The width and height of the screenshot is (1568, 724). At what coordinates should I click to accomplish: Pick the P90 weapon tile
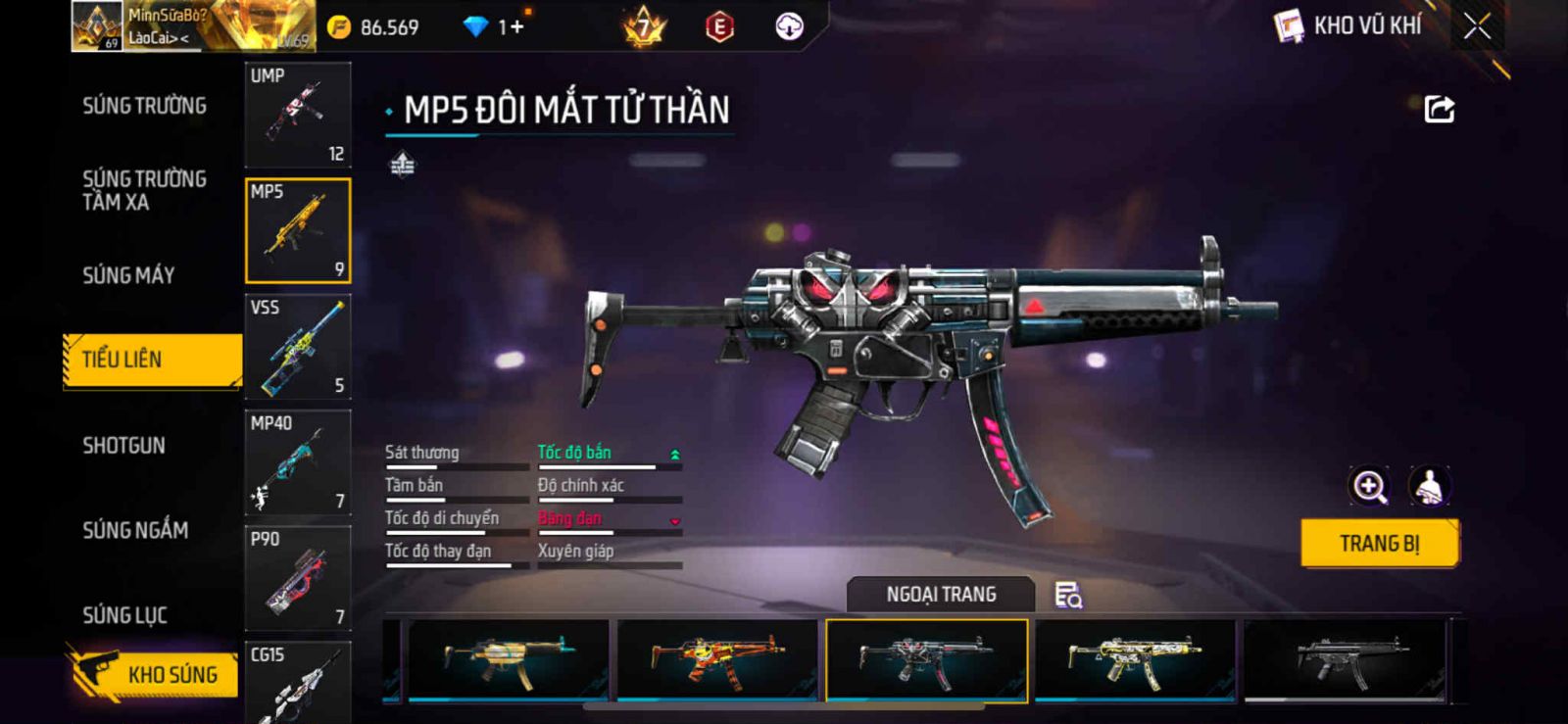298,578
